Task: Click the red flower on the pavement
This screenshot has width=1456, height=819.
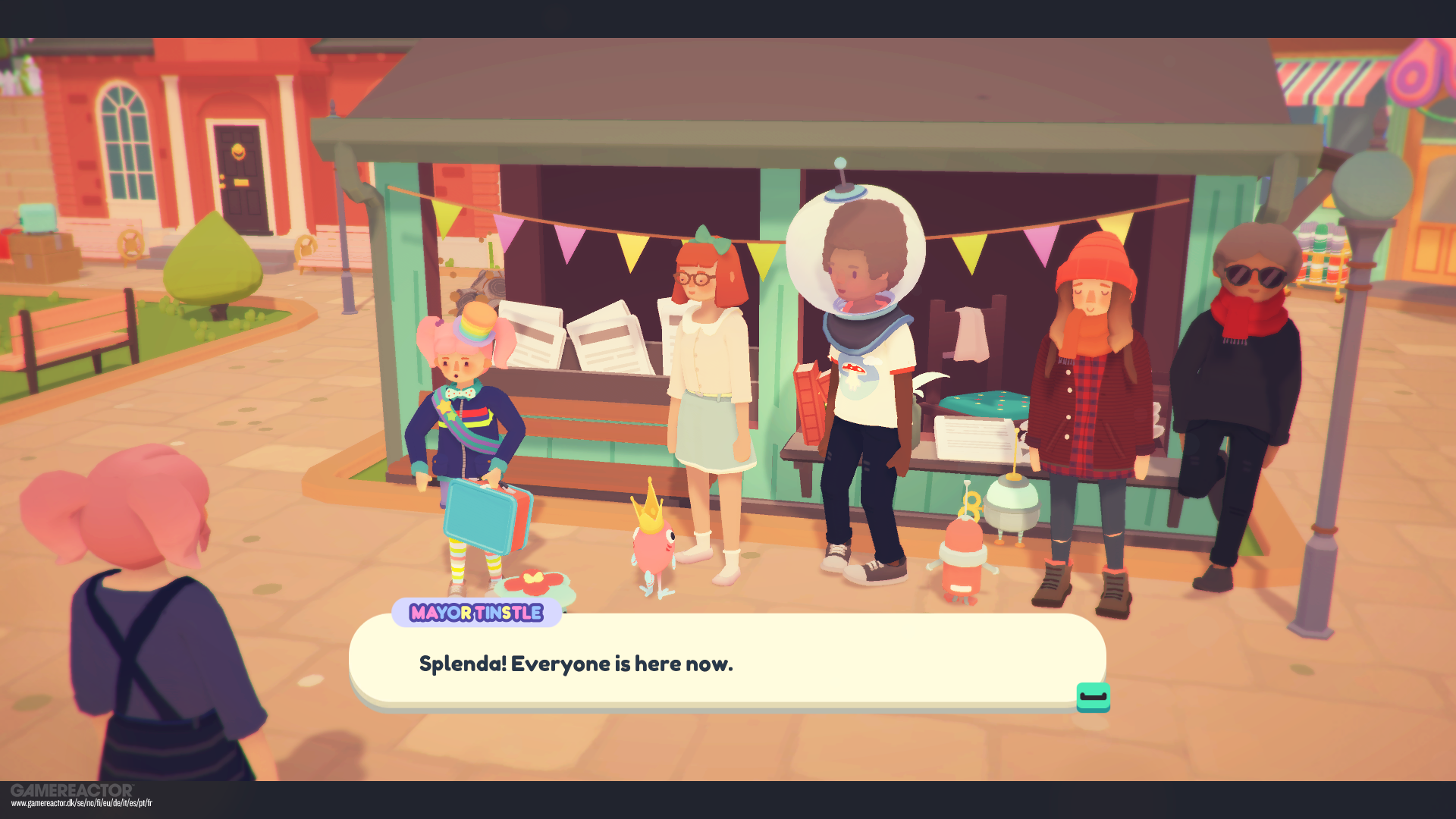Action: point(532,582)
